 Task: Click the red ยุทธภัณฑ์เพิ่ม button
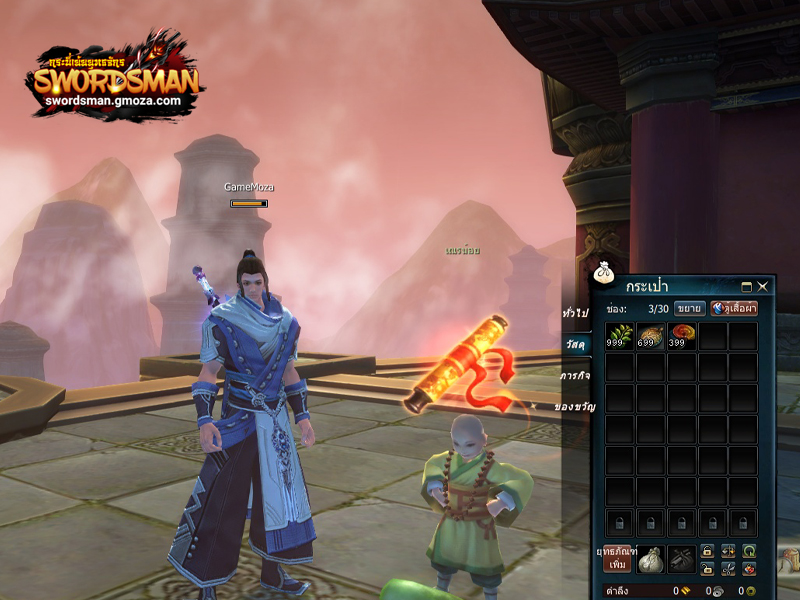click(x=617, y=558)
